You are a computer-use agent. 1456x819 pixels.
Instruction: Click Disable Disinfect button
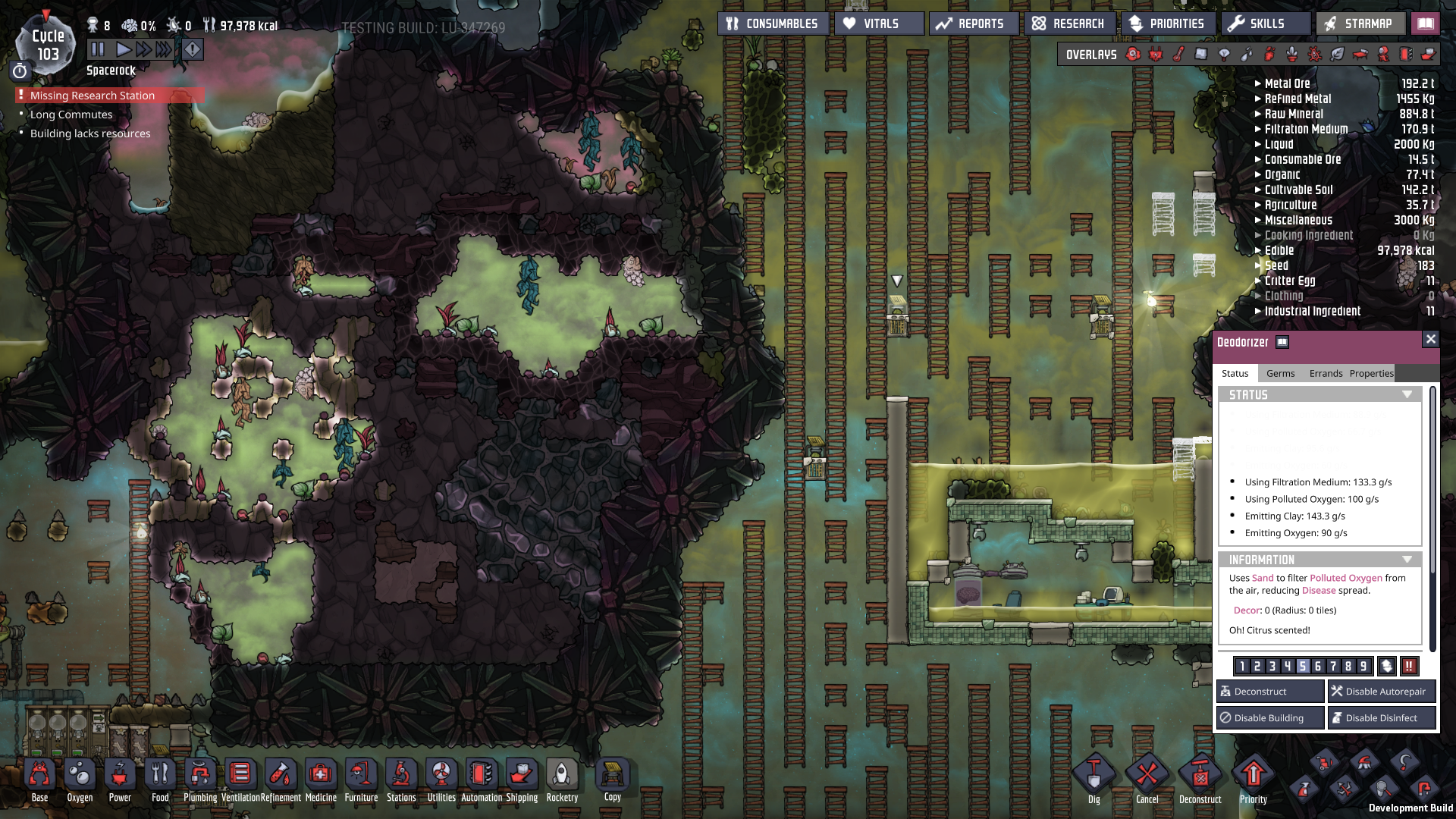(1381, 717)
